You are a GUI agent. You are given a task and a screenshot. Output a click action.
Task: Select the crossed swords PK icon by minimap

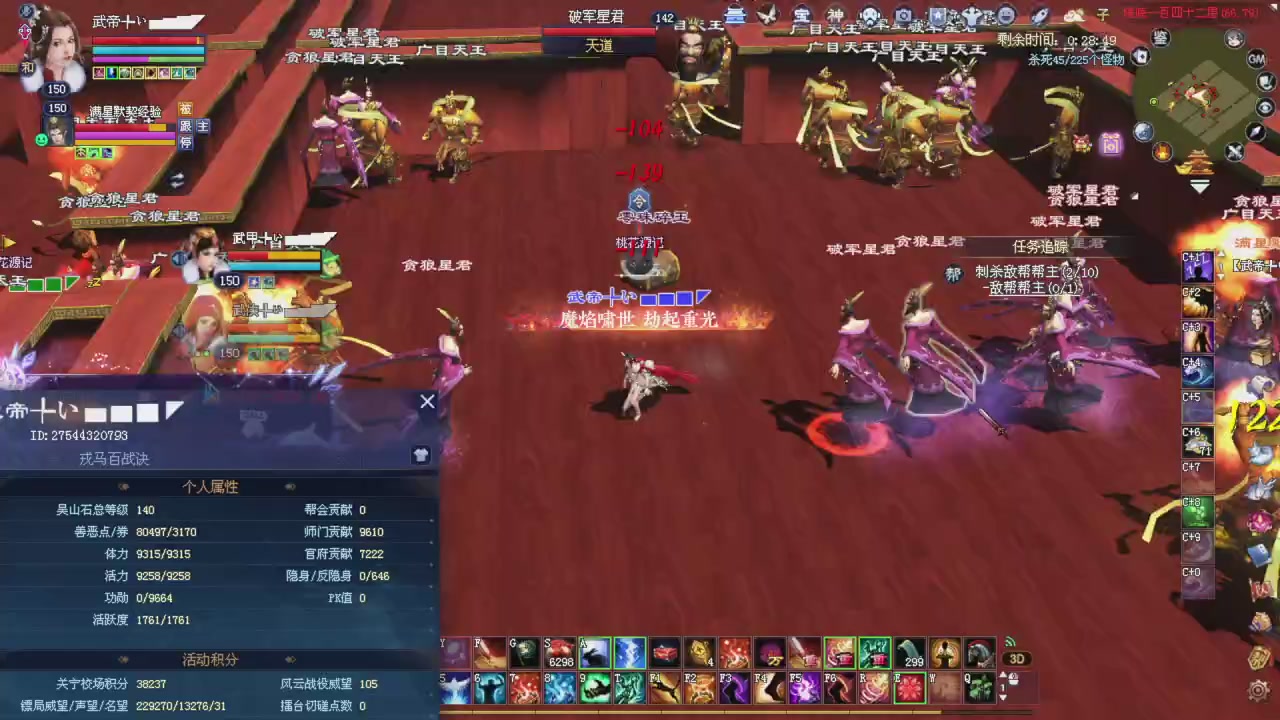(x=1235, y=150)
